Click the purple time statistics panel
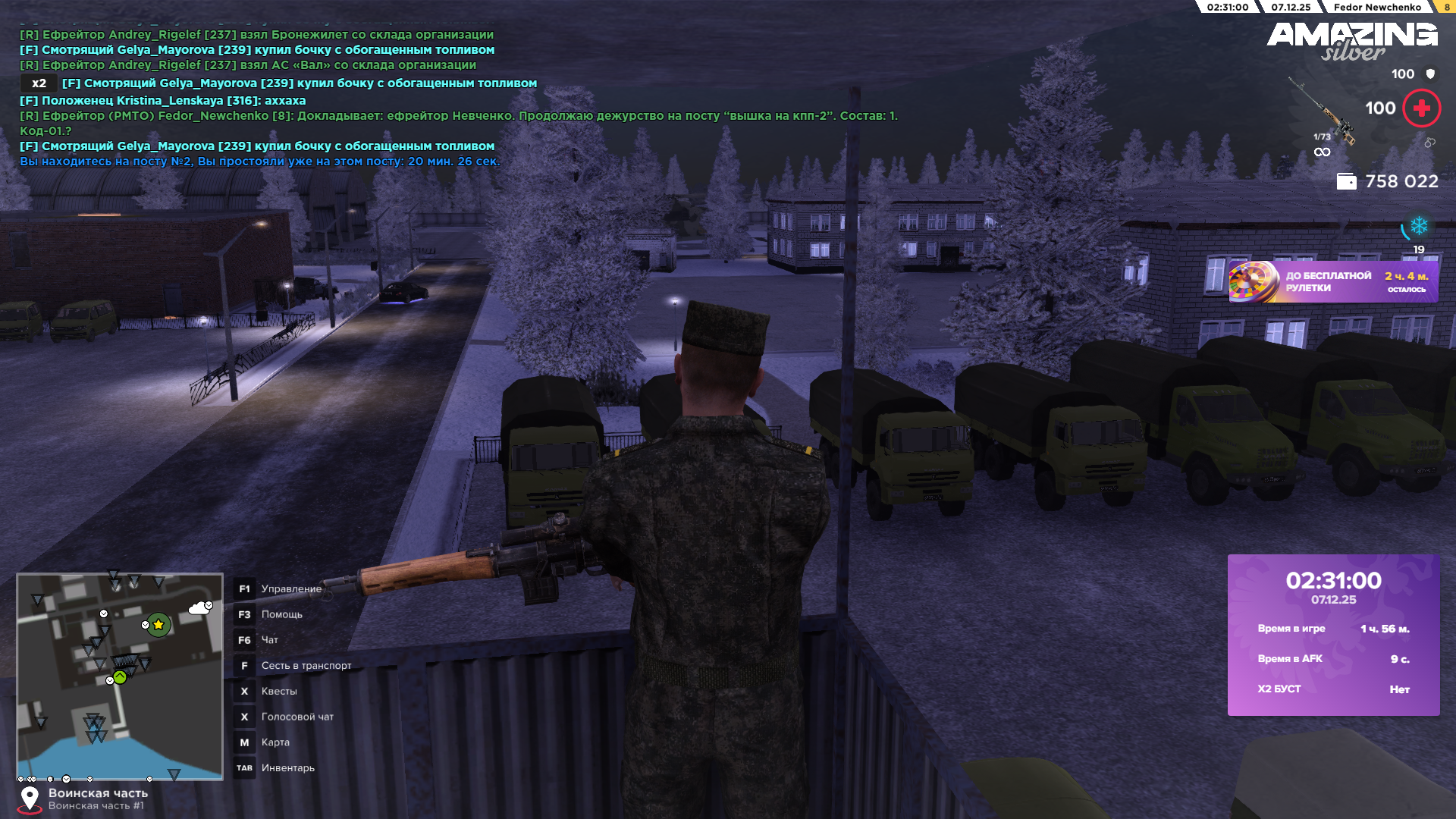1456x819 pixels. [x=1333, y=635]
